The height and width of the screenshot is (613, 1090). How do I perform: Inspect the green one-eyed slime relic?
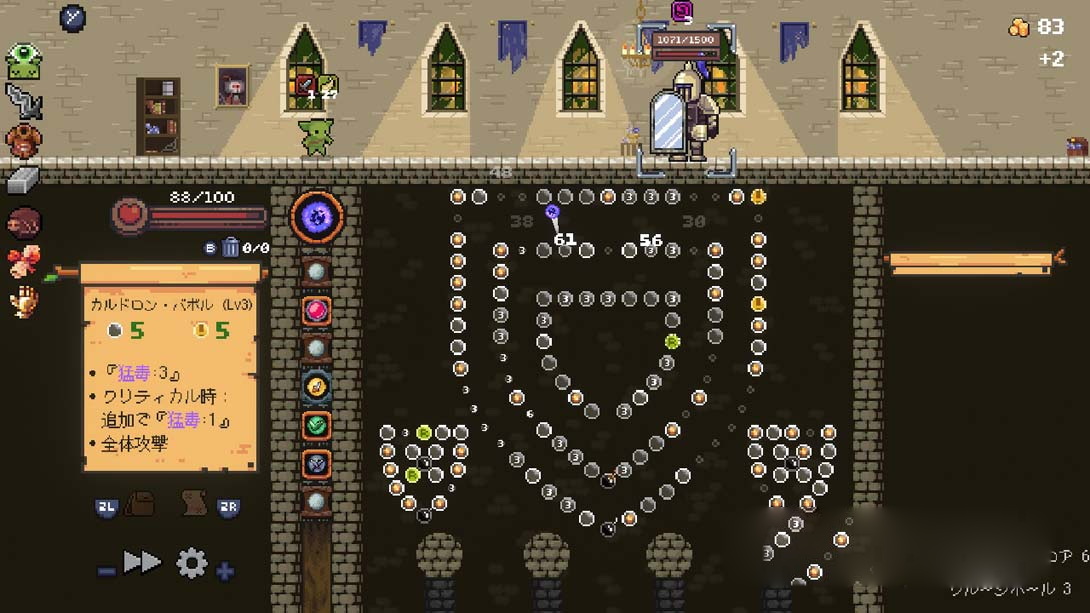coord(23,61)
